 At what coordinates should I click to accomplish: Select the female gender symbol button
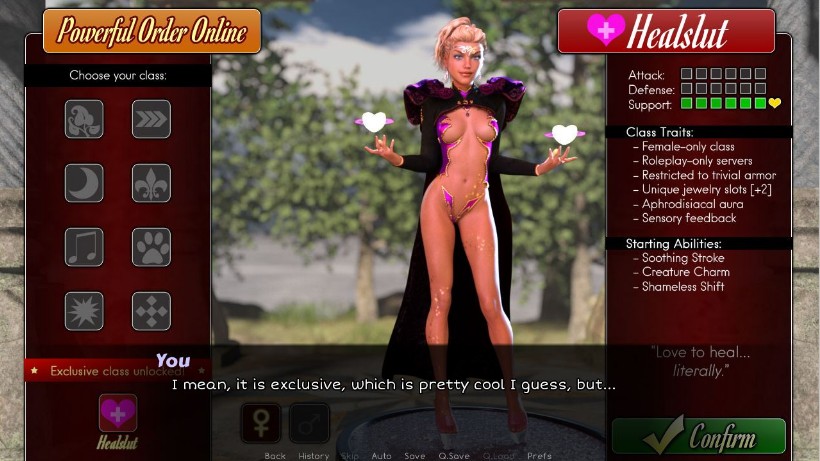260,423
